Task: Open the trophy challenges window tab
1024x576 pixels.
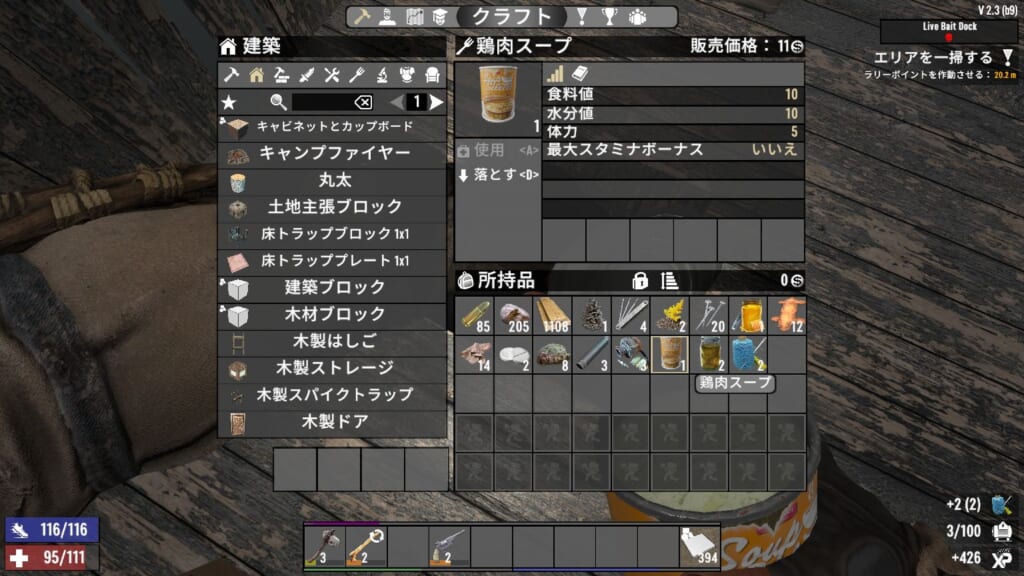Action: (608, 17)
